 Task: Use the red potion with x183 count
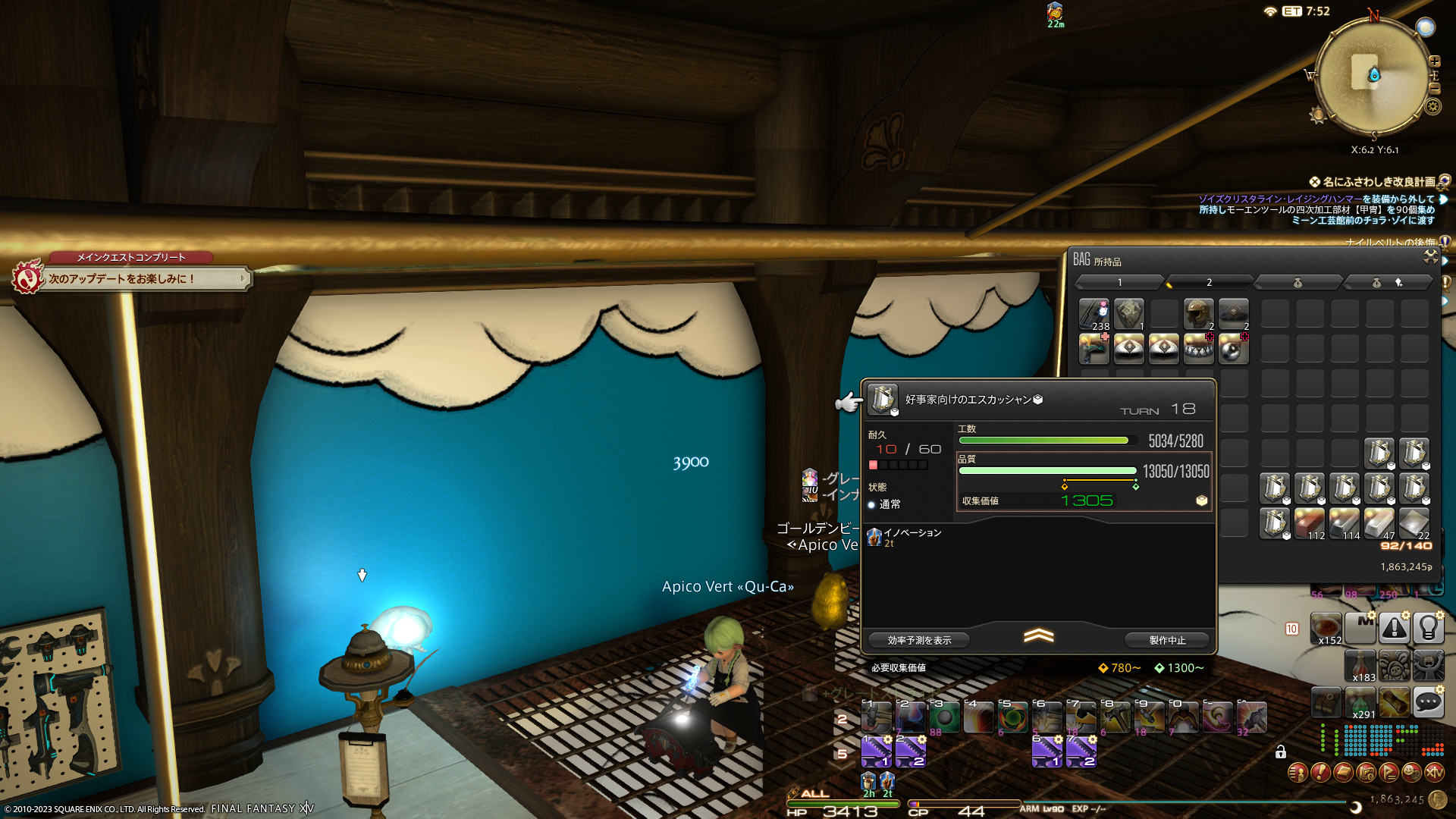[x=1360, y=665]
